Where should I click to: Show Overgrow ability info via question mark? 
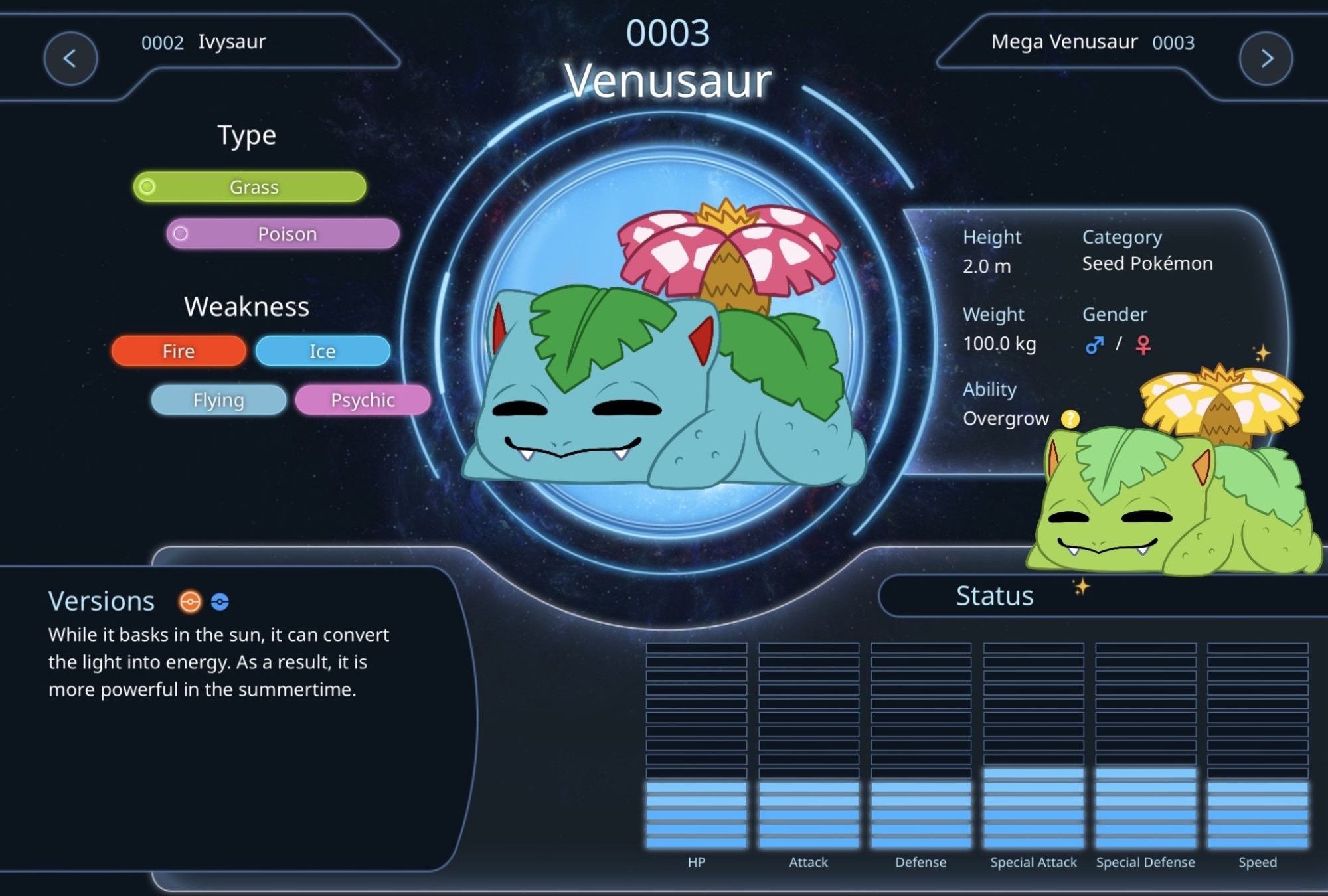tap(1070, 419)
